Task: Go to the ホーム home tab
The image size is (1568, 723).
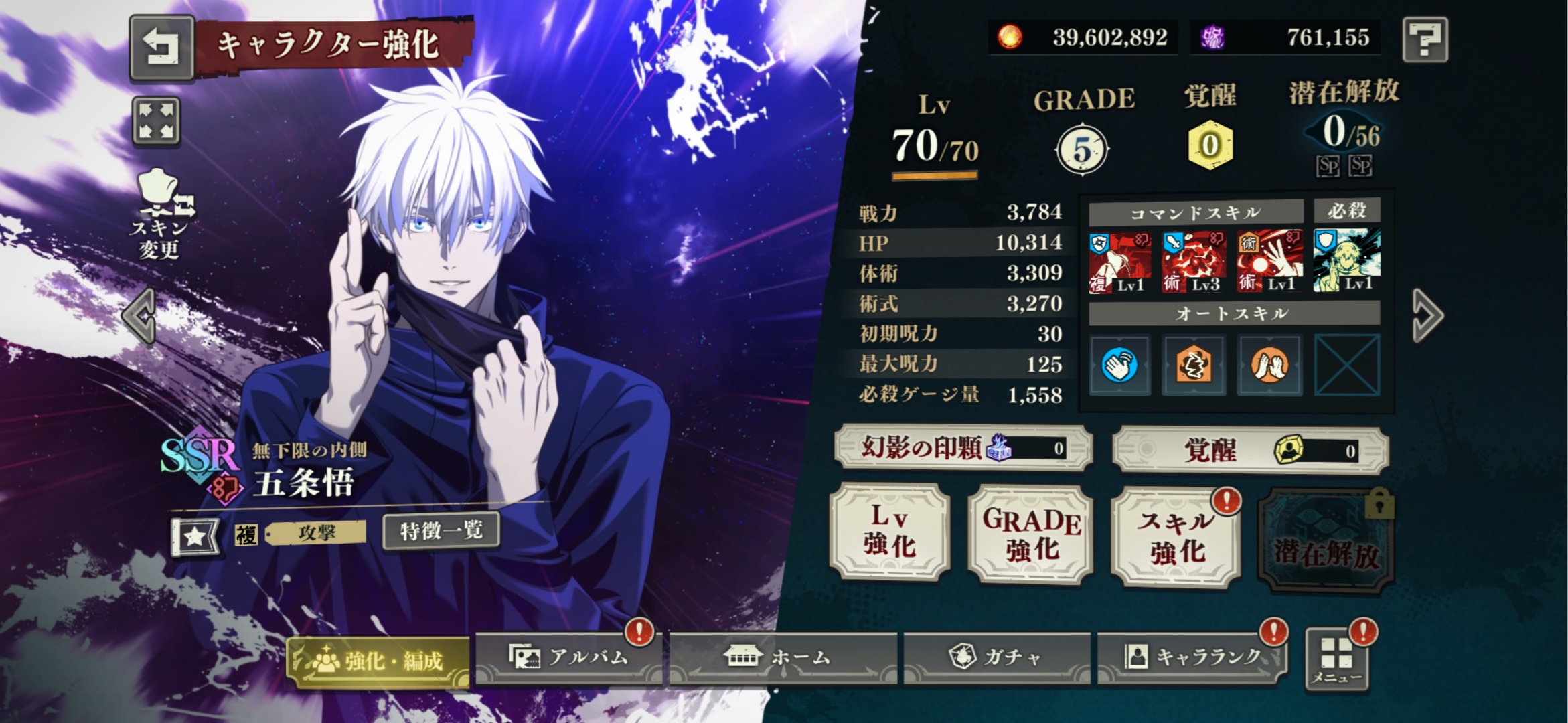Action: tap(782, 657)
